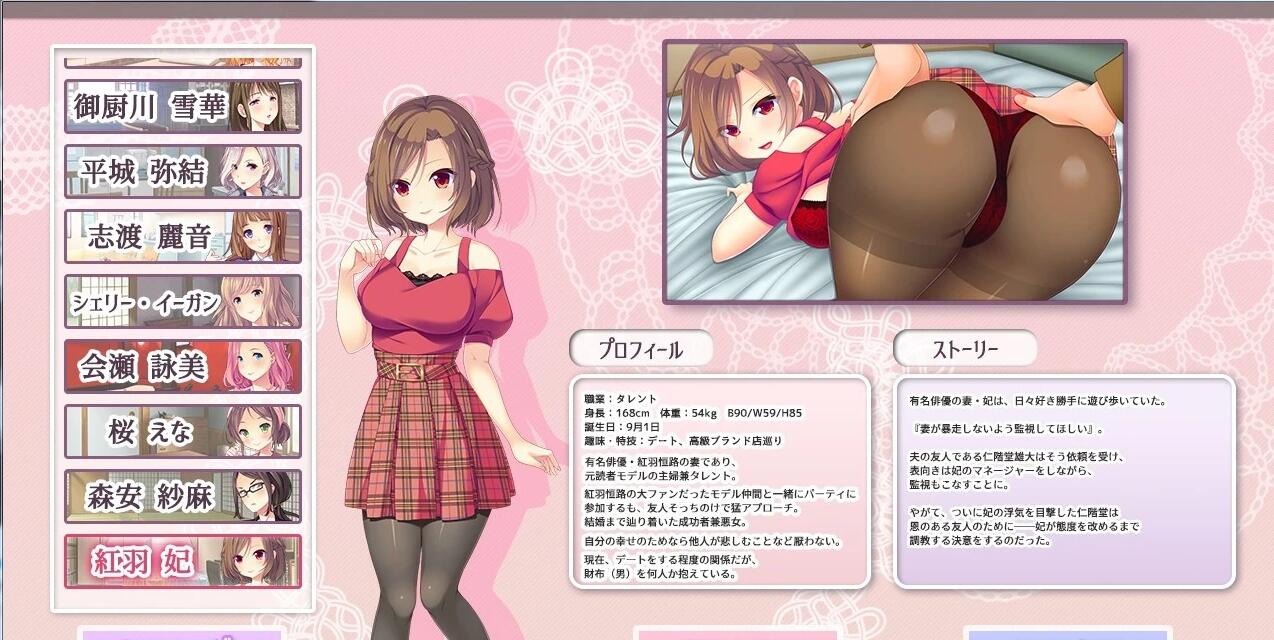Viewport: 1274px width, 640px height.
Task: Select character 御厨川 雪華 from the list
Action: click(183, 106)
